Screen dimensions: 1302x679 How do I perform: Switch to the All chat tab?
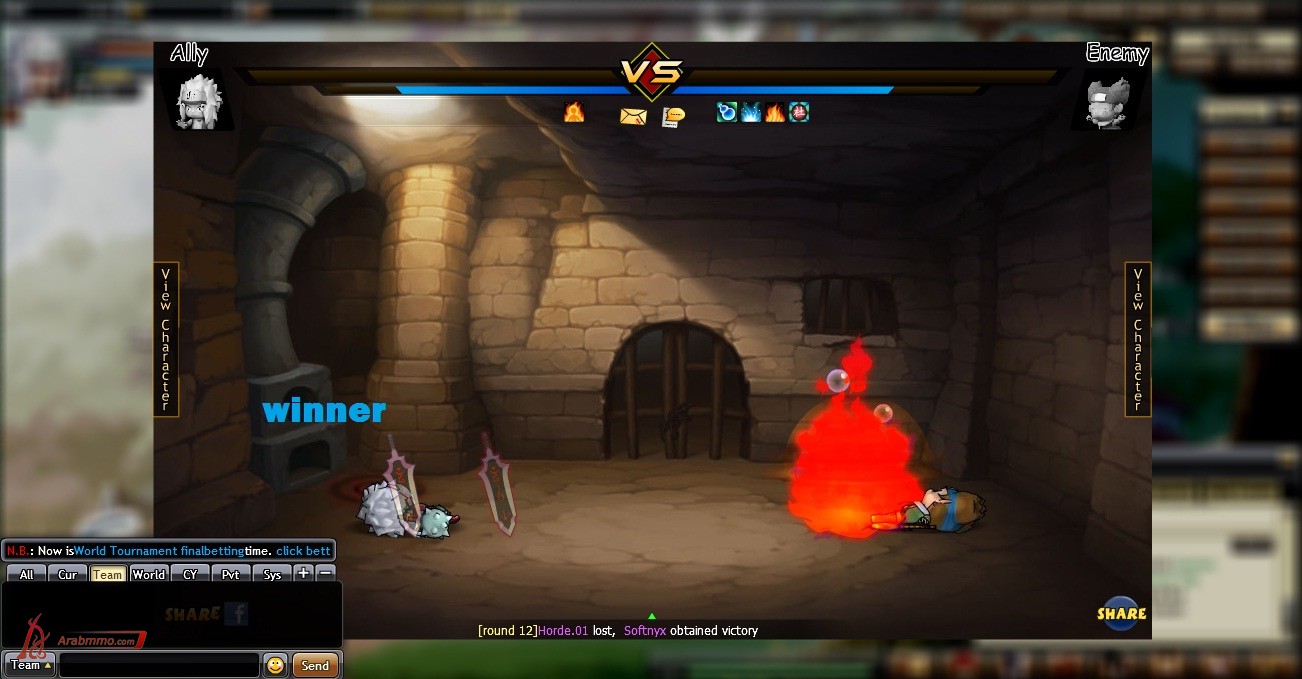(x=27, y=575)
